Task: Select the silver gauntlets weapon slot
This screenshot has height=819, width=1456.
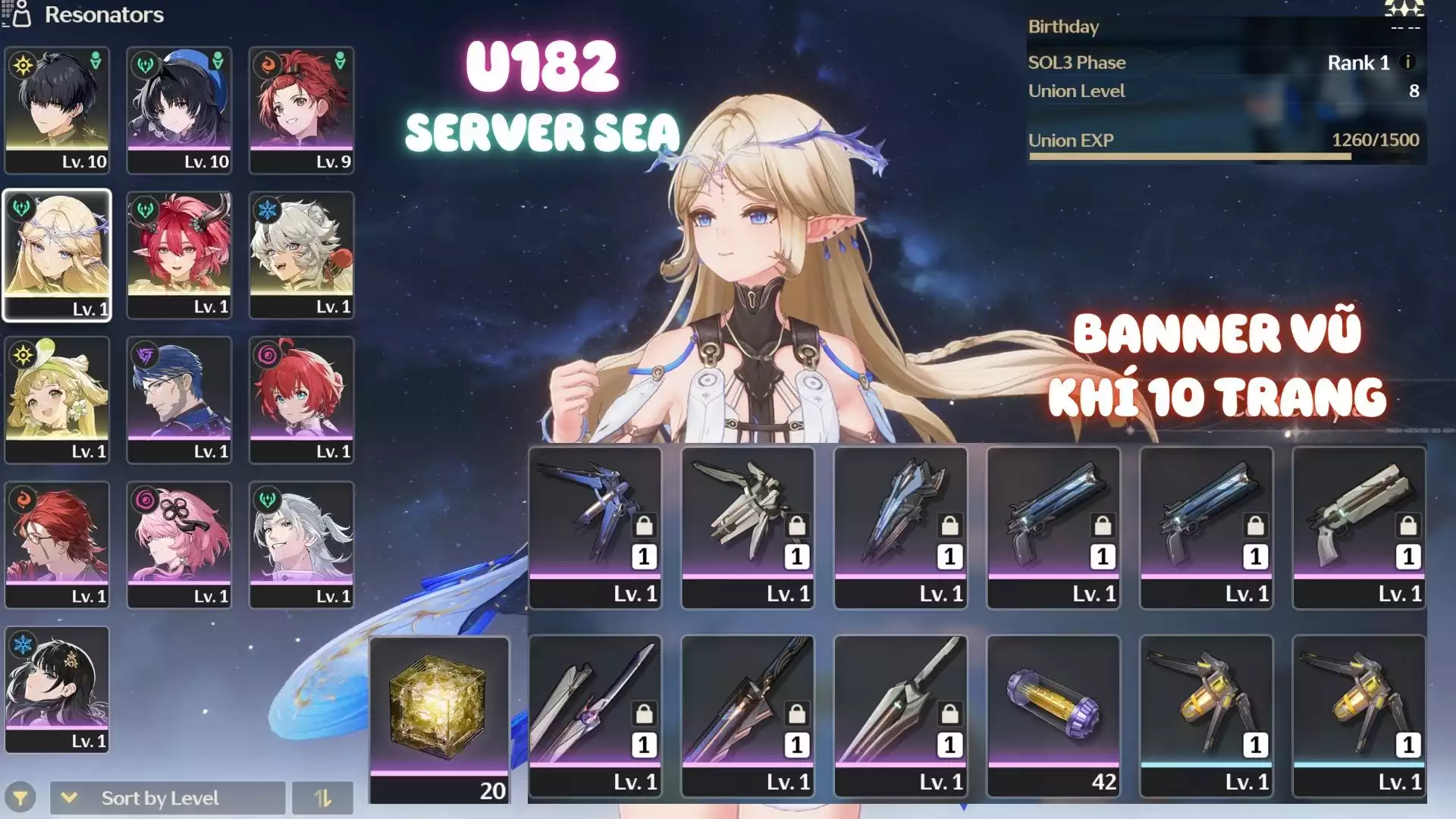Action: point(747,527)
